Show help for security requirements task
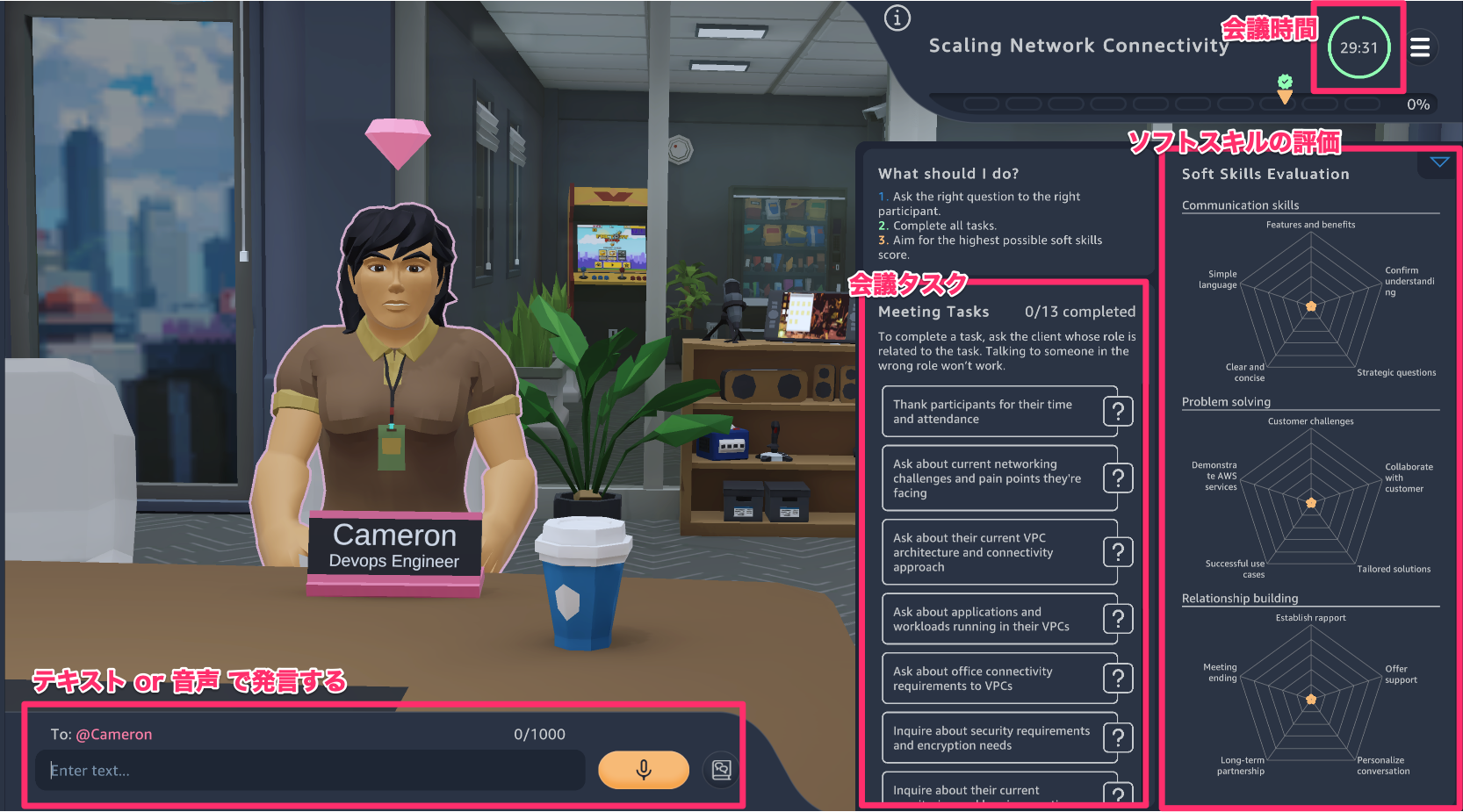 [1118, 738]
